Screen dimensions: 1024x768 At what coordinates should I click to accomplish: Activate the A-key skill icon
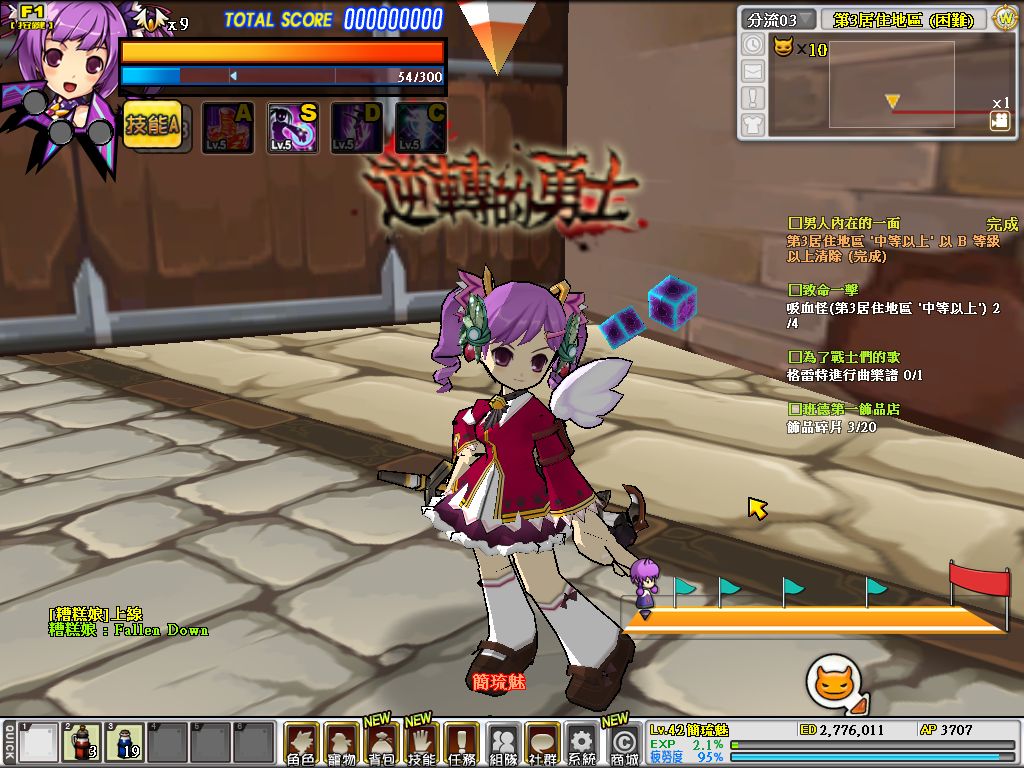228,128
